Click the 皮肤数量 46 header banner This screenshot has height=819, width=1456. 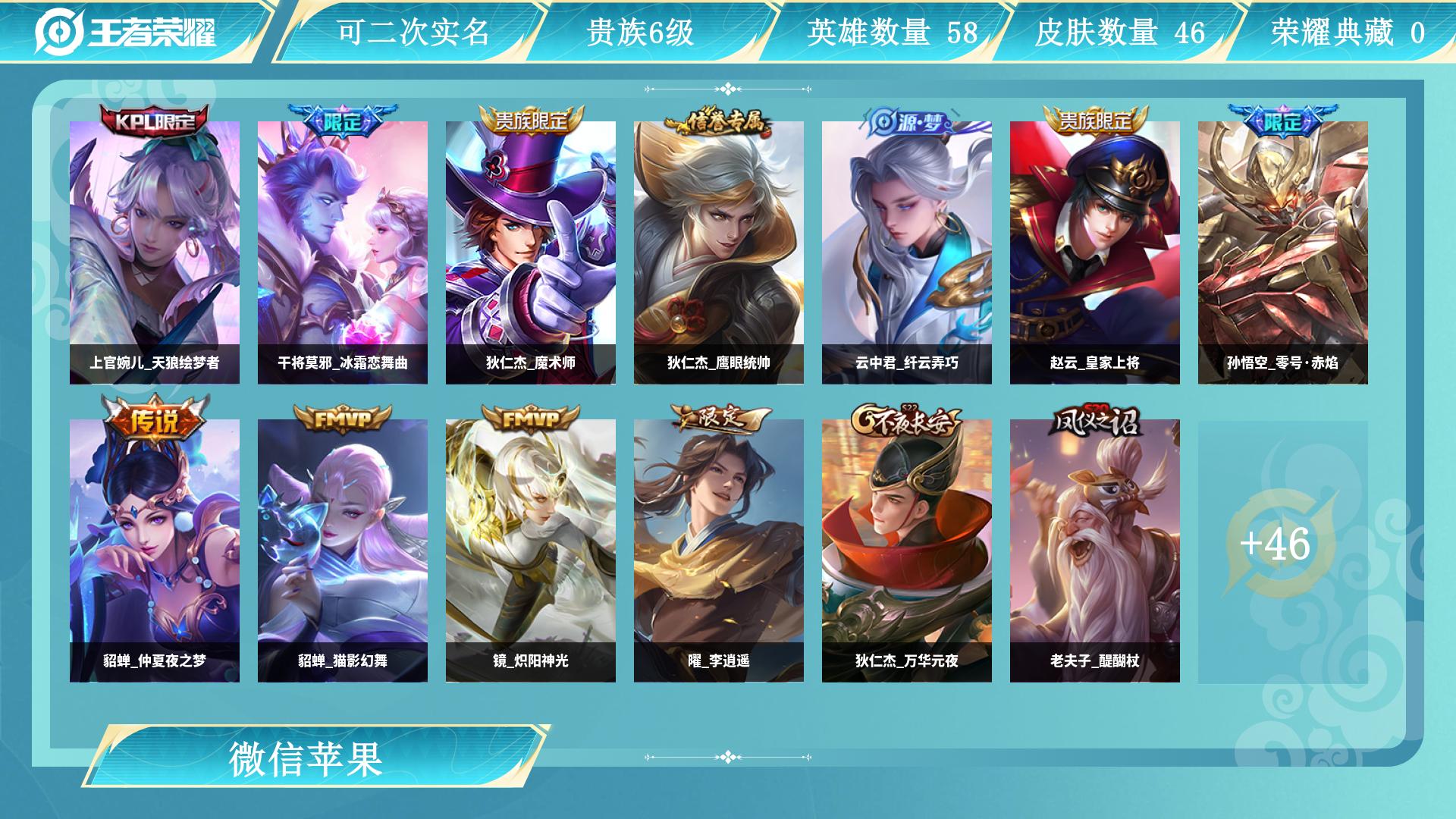[1119, 32]
